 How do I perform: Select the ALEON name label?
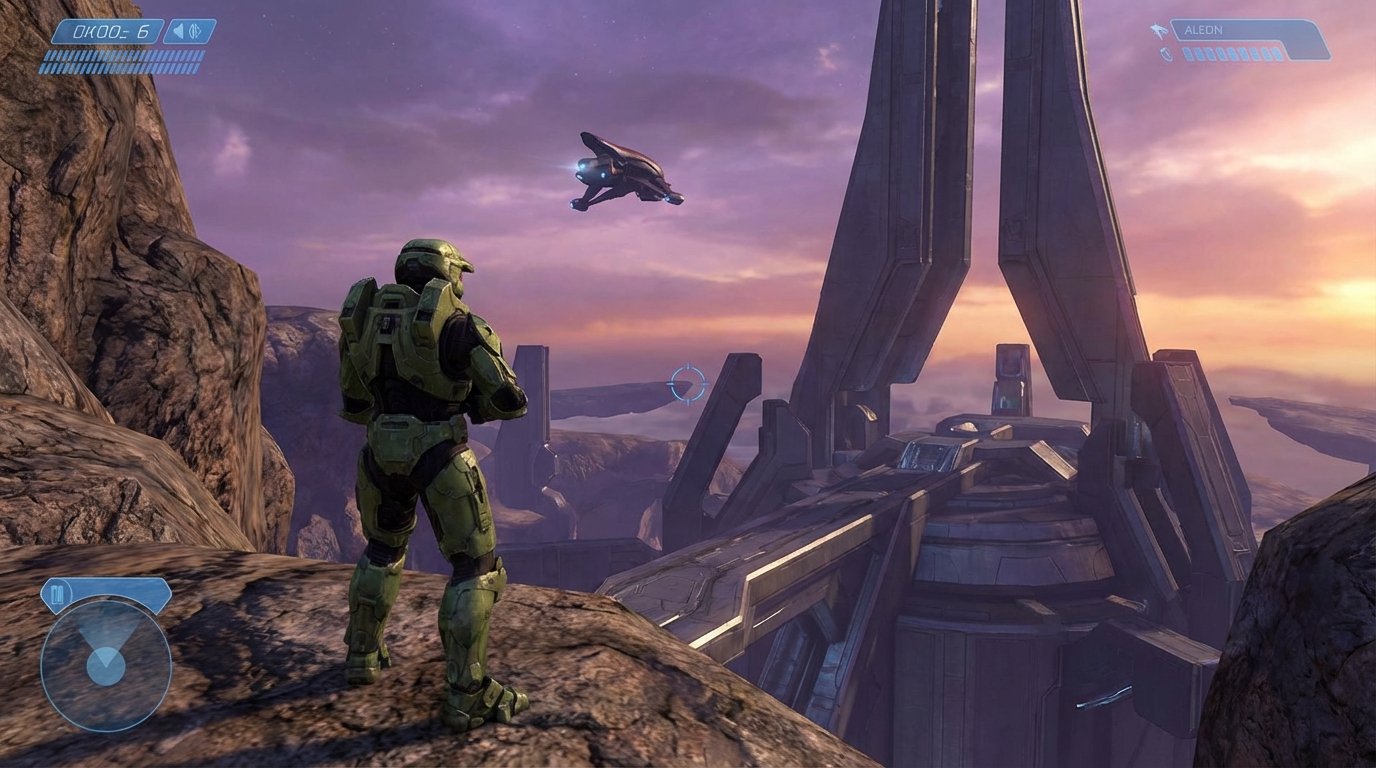[x=1204, y=30]
